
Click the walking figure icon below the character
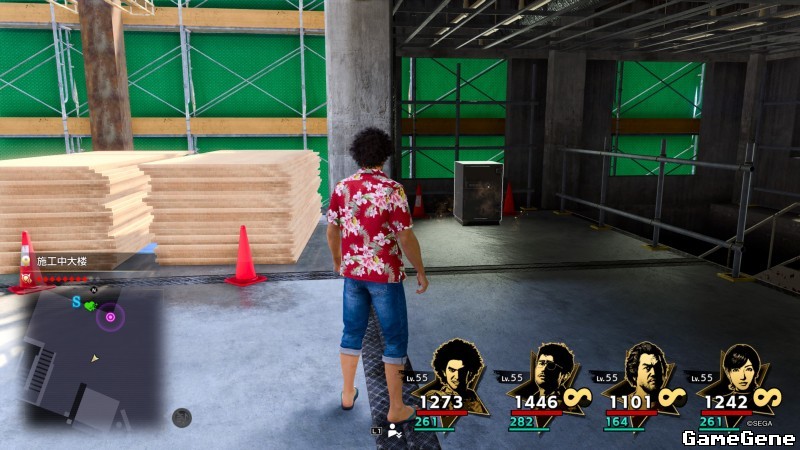395,431
